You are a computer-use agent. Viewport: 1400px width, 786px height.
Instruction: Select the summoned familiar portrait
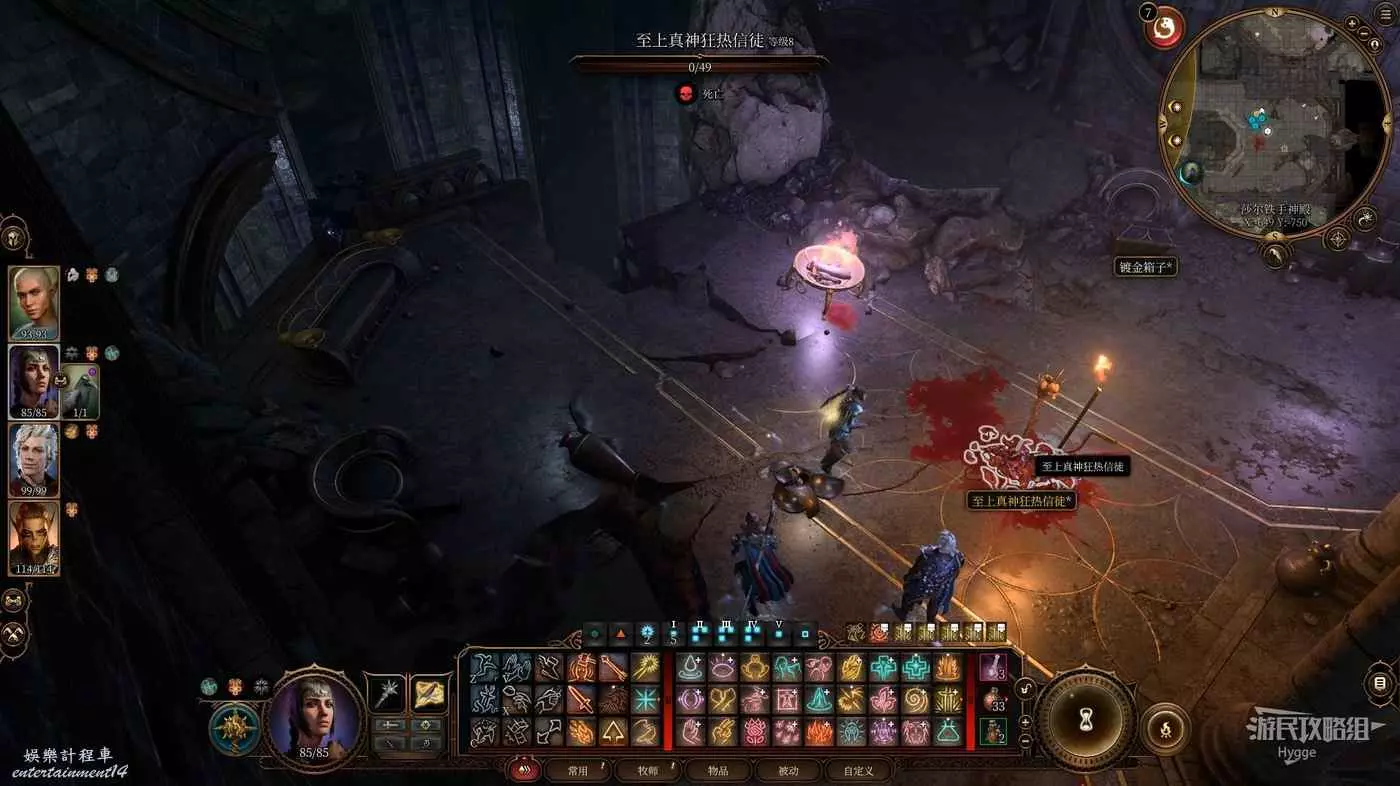pos(80,390)
